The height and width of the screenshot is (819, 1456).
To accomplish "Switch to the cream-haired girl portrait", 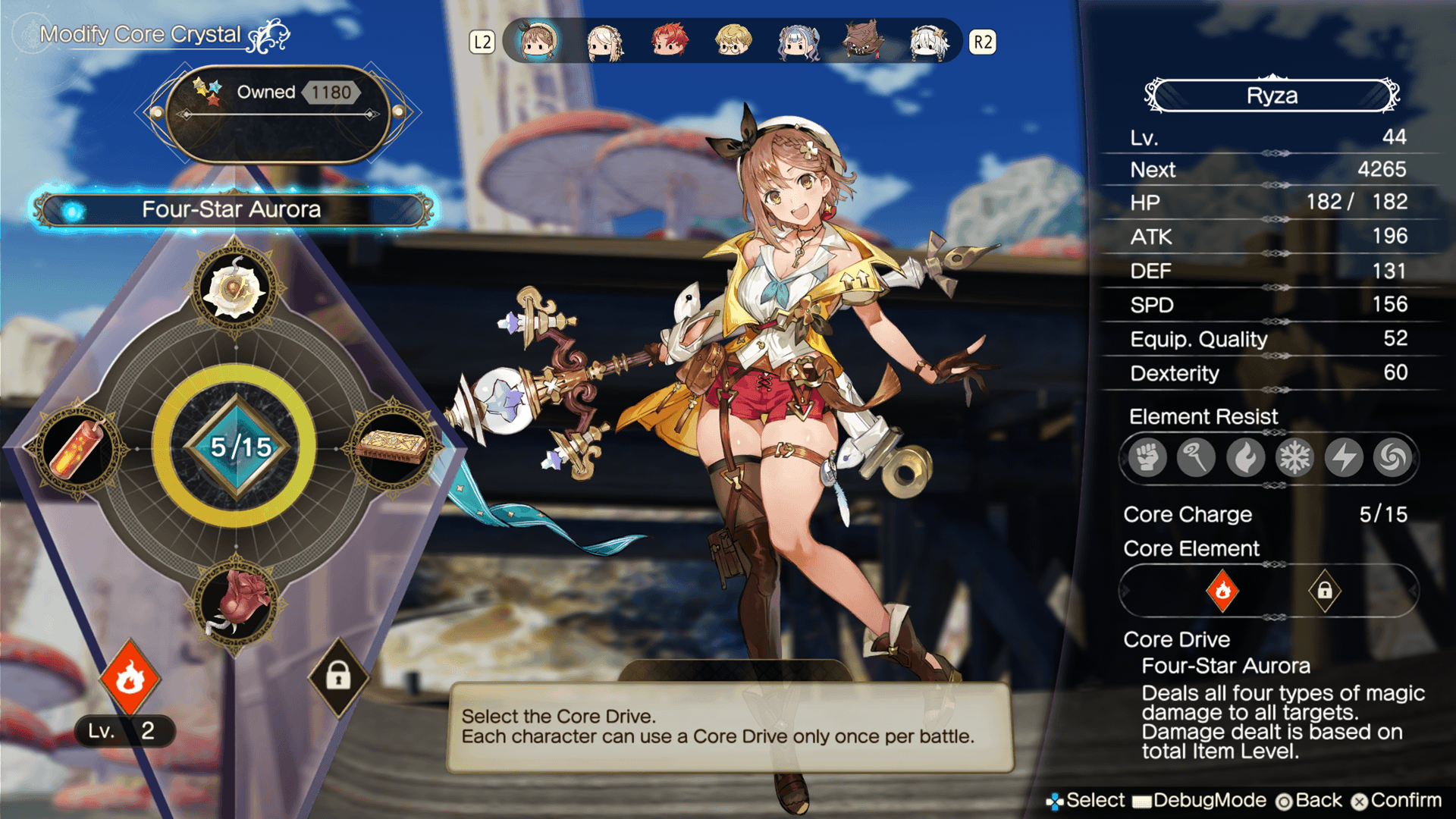I will 604,42.
